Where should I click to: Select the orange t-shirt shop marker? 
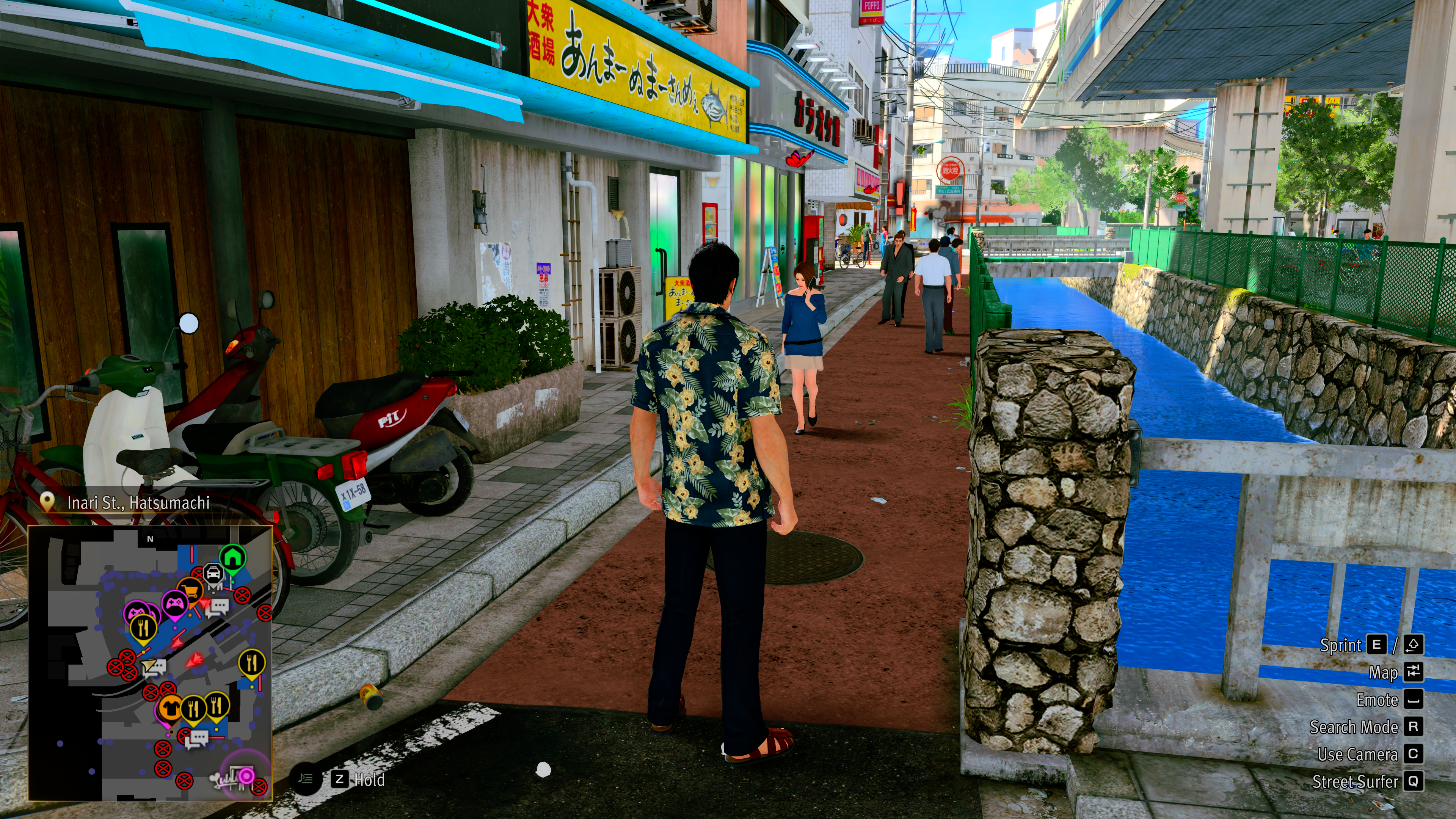click(168, 707)
